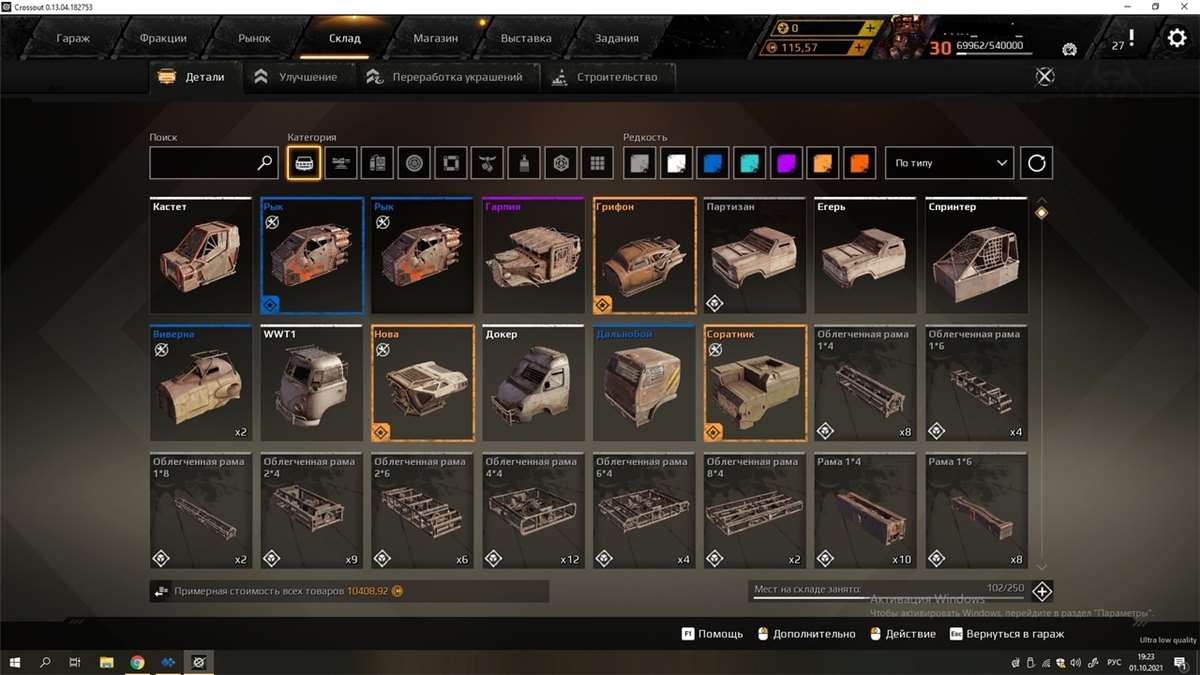1200x675 pixels.
Task: Select the Строительство tab
Action: [607, 77]
